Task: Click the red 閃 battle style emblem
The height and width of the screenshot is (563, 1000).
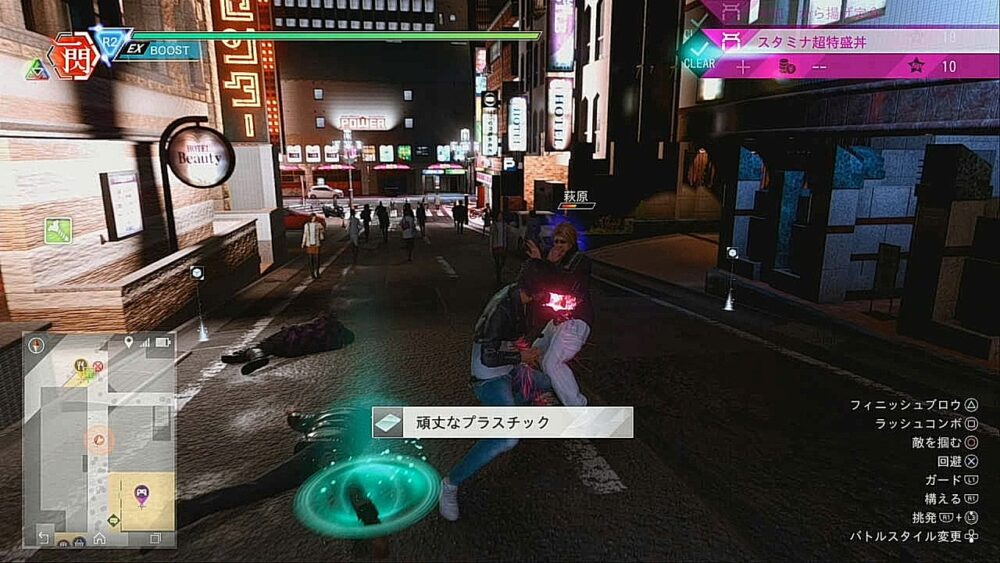Action: 73,56
